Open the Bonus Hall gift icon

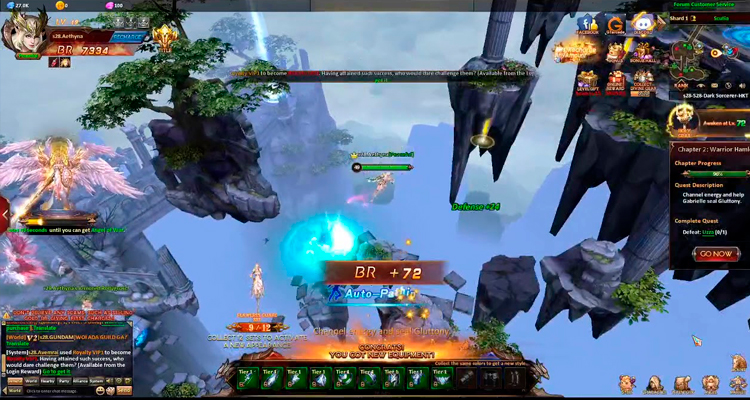(x=643, y=51)
